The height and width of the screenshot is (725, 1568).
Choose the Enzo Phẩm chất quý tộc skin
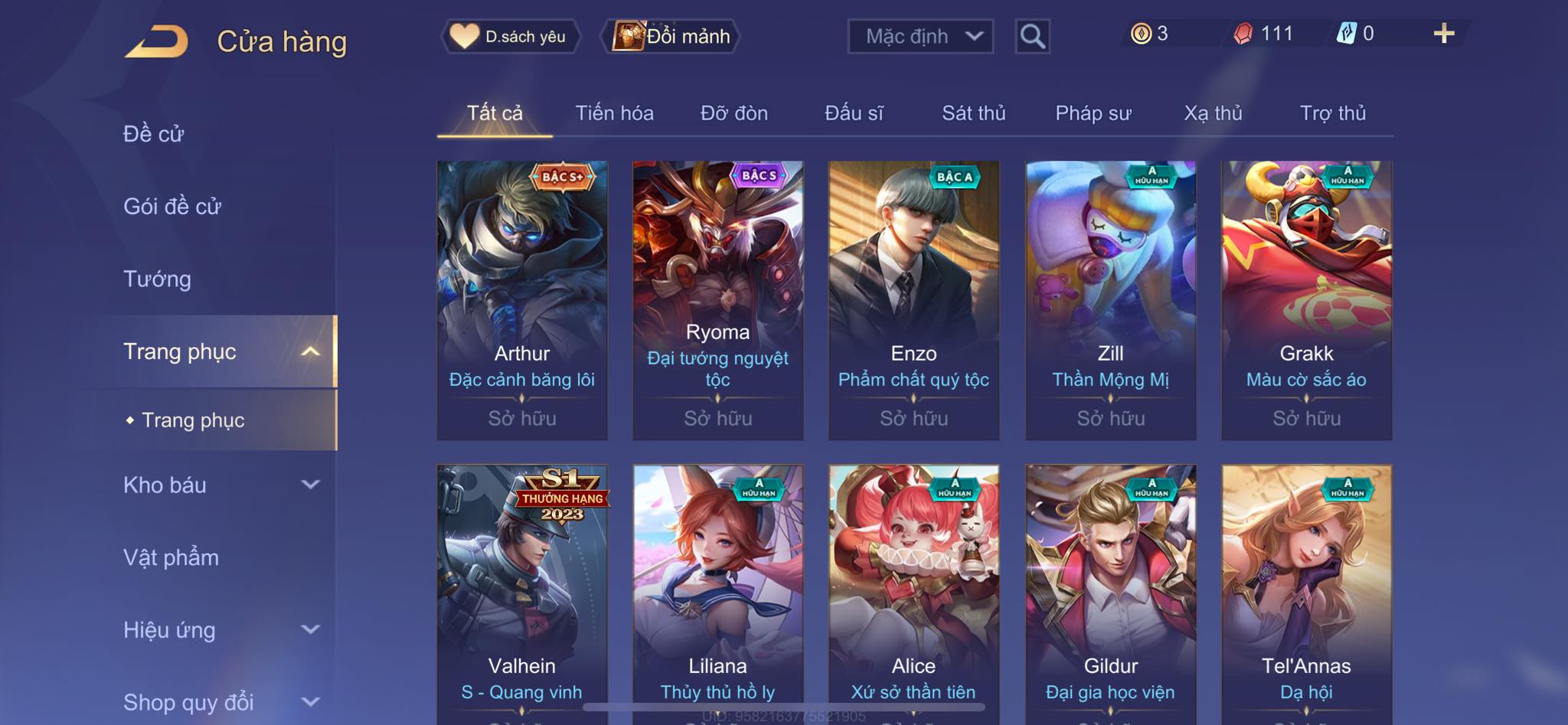[913, 299]
